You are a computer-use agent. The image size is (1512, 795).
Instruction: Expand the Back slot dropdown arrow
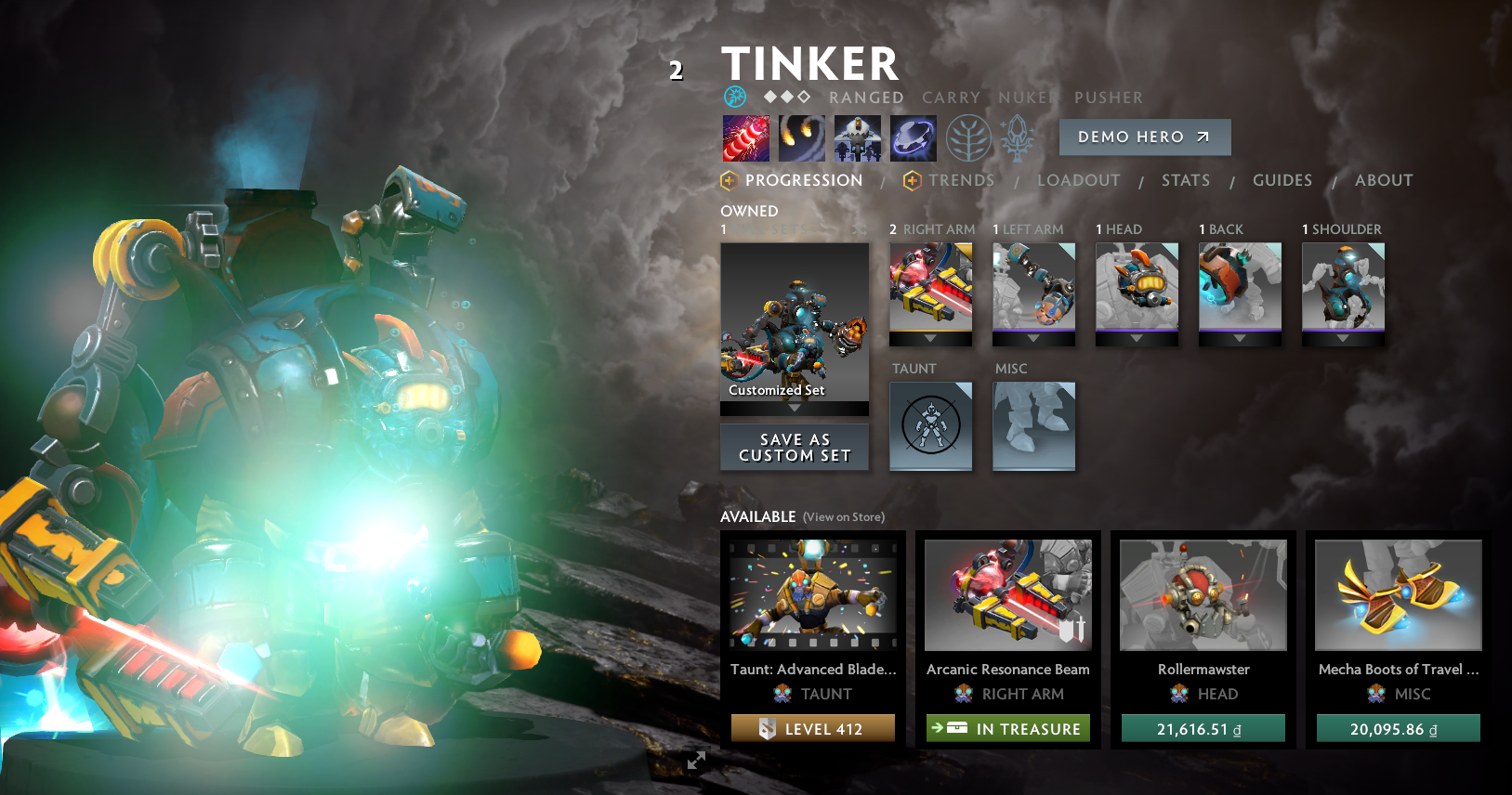click(1240, 339)
